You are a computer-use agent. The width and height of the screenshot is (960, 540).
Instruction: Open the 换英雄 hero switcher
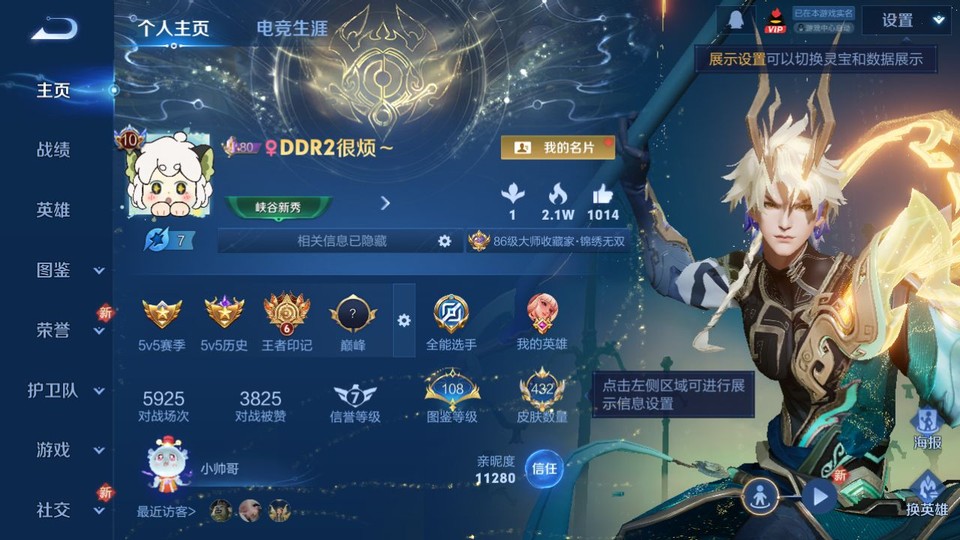(926, 495)
